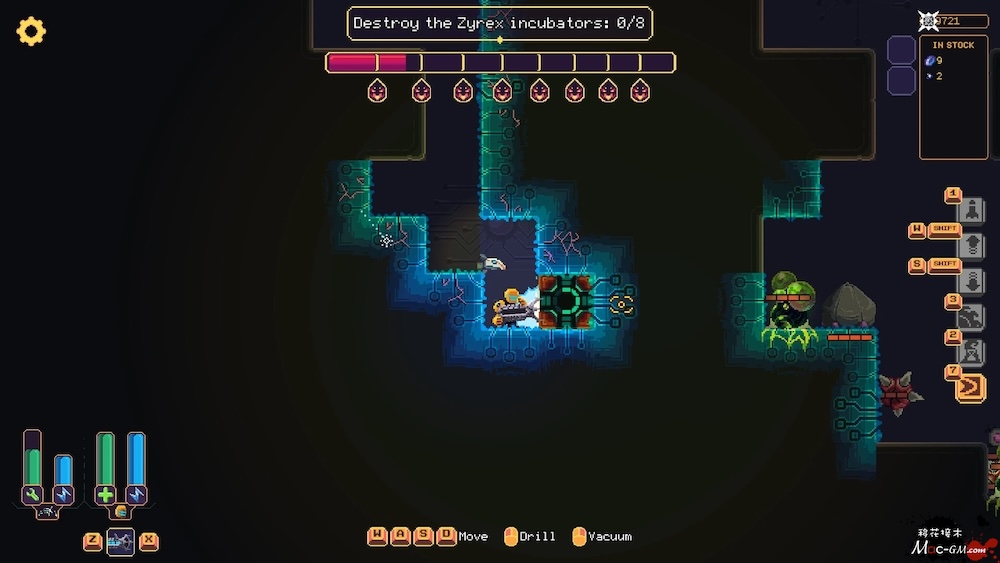This screenshot has height=563, width=1000.
Task: Click the mech vehicle icon
Action: (x=47, y=513)
